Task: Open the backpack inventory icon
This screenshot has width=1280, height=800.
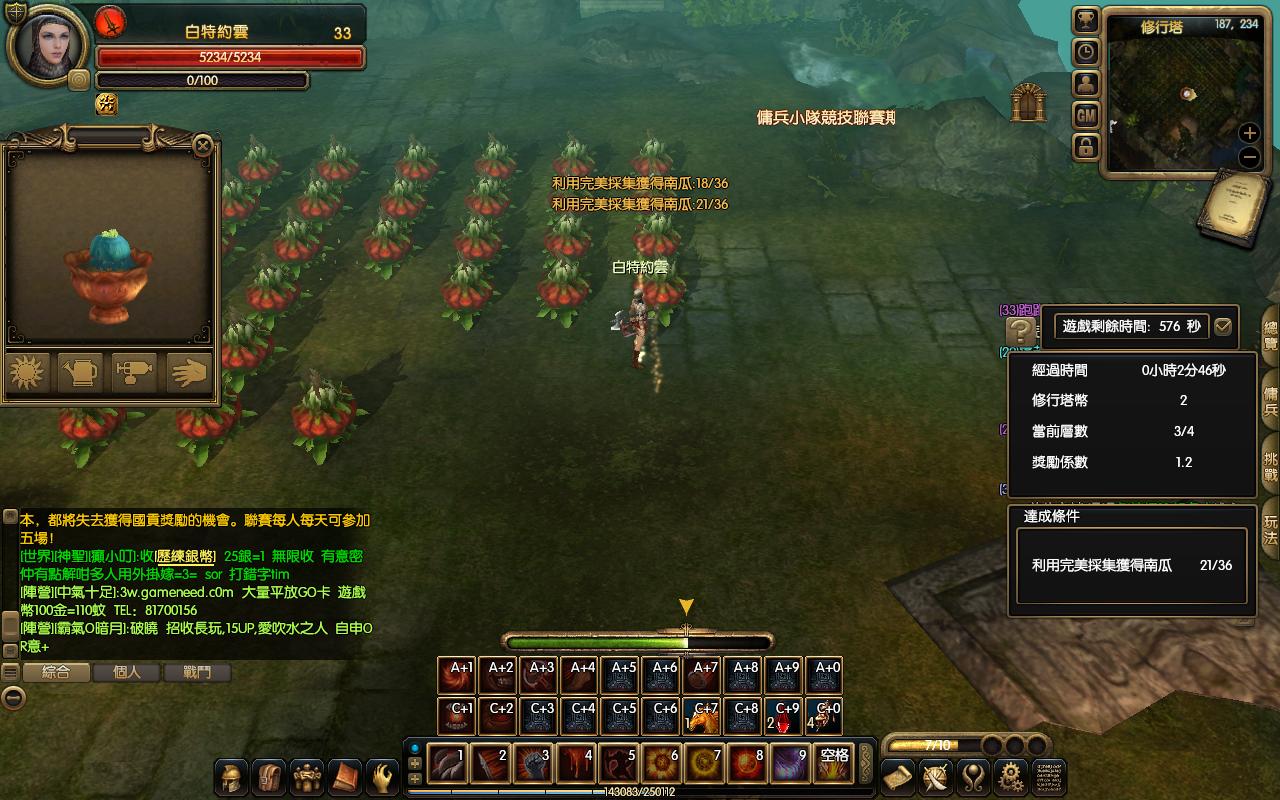Action: pos(269,777)
